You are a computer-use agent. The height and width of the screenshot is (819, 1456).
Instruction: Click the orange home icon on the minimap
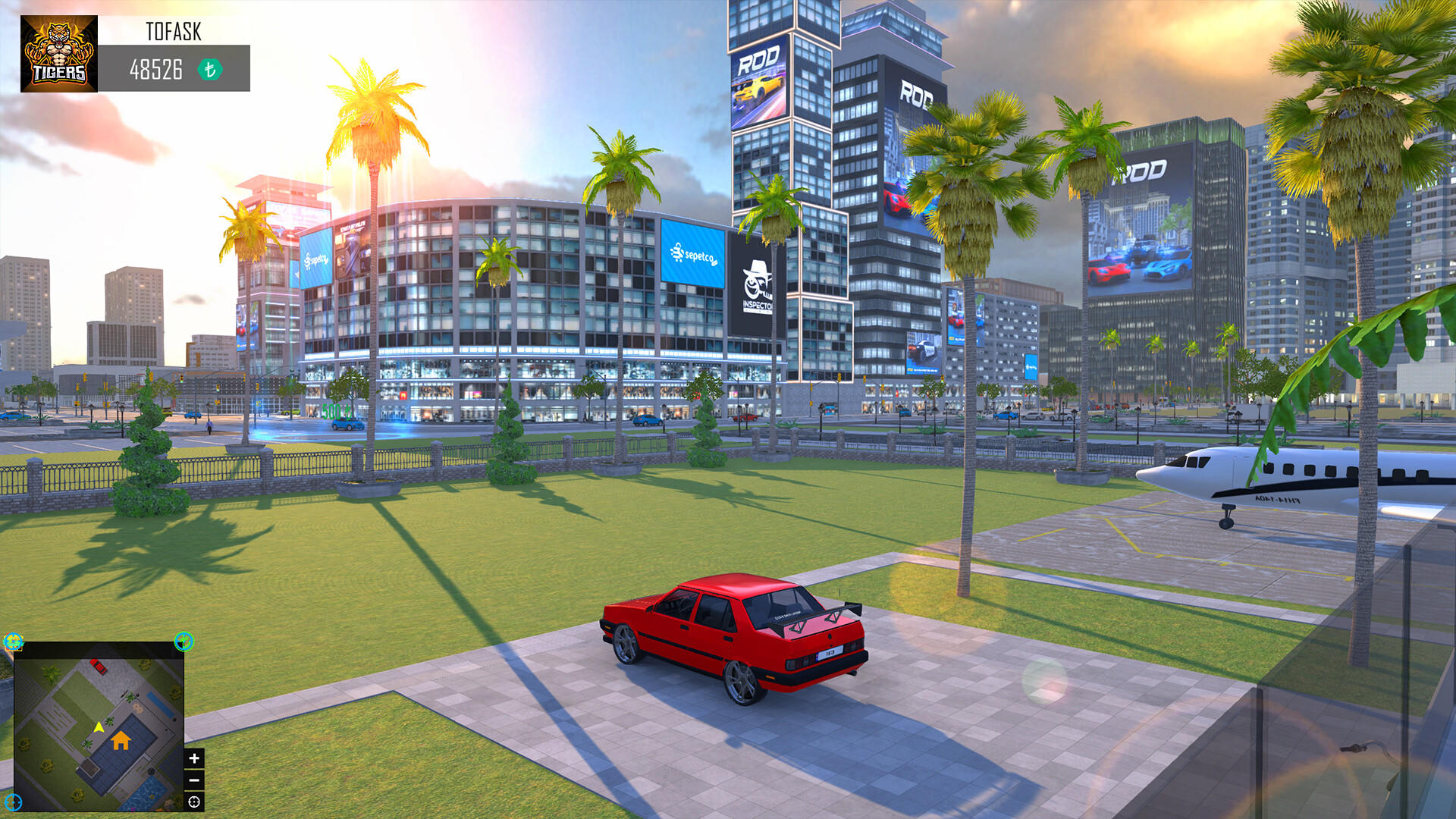pos(121,741)
